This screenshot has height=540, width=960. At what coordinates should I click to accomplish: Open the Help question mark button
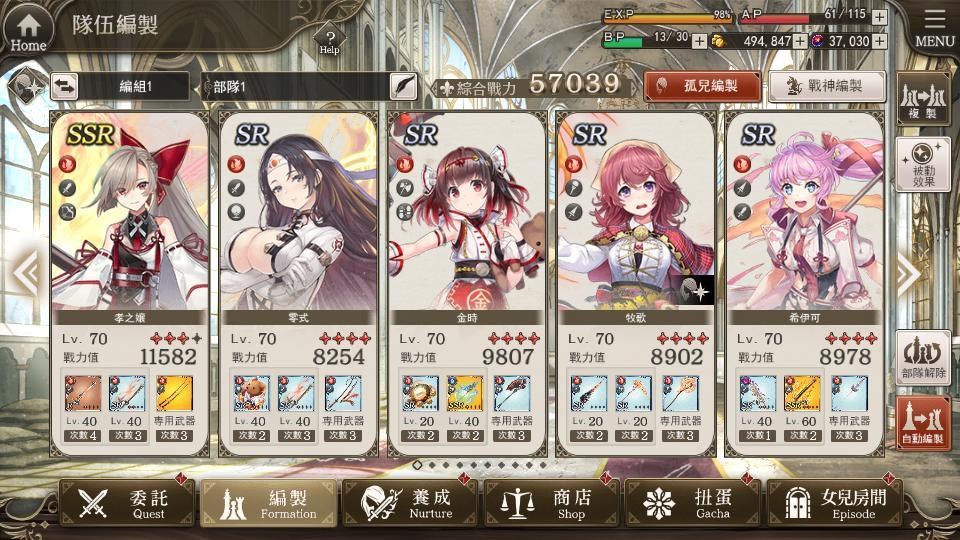(329, 40)
